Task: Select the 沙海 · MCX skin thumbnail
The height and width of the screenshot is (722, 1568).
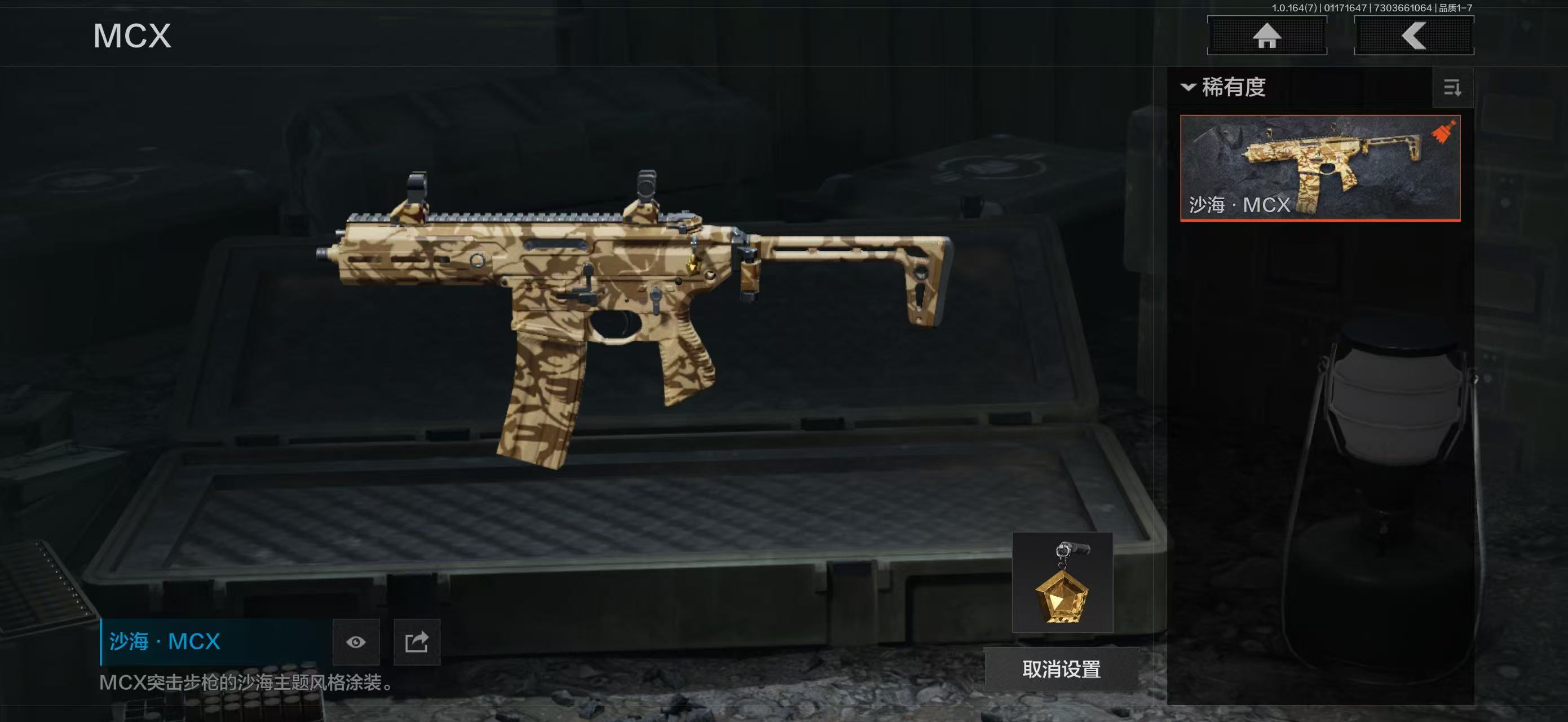Action: pos(1320,168)
